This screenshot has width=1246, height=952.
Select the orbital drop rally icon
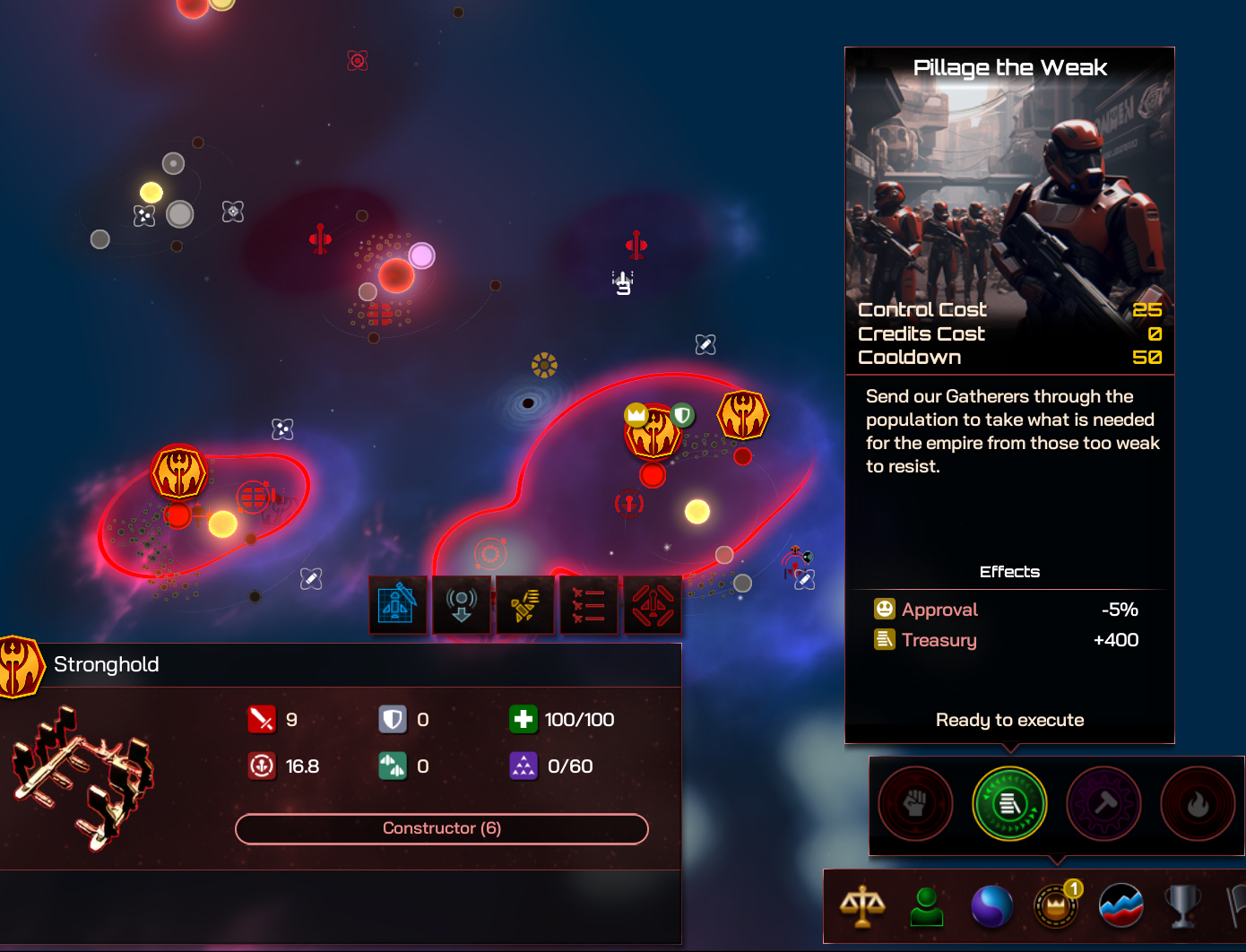[x=462, y=605]
